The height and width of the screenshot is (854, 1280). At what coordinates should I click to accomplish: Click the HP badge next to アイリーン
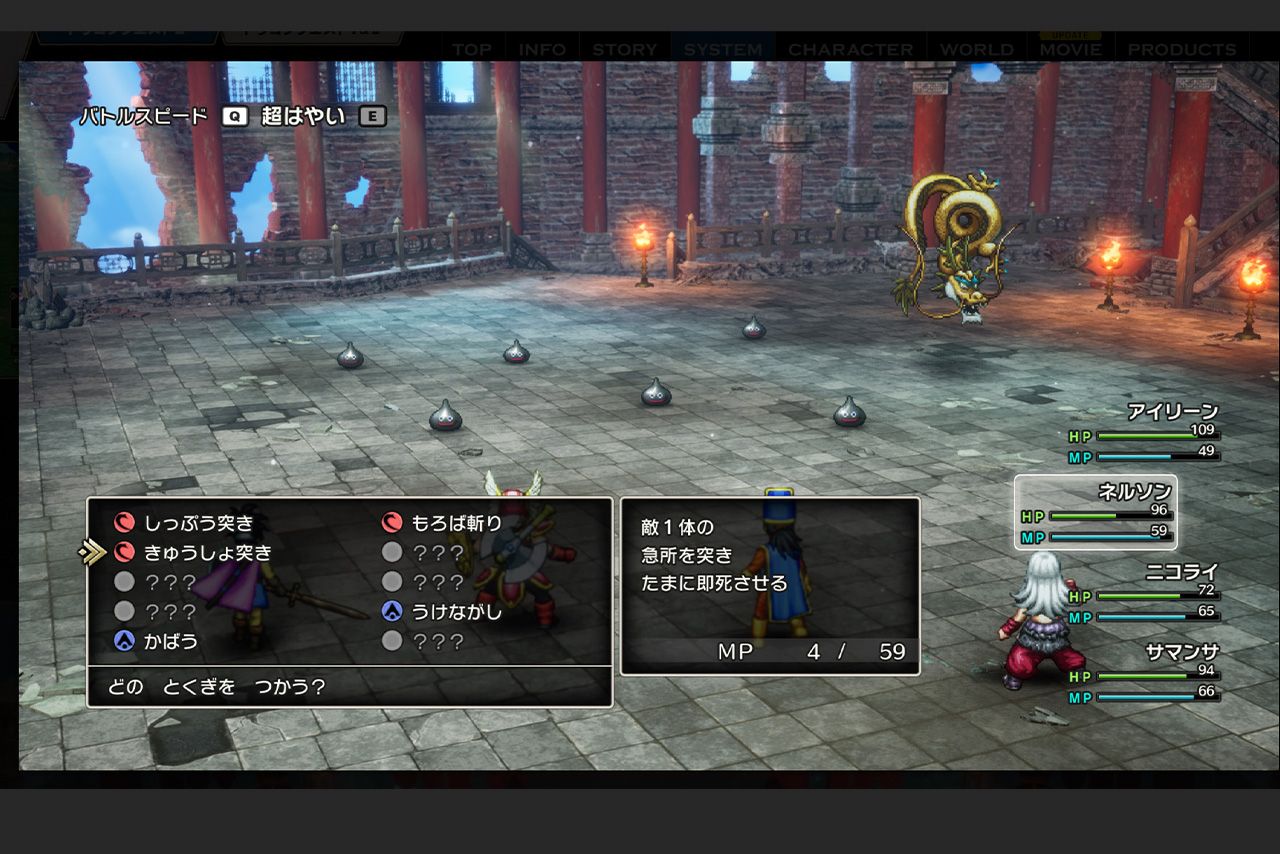(x=1080, y=435)
